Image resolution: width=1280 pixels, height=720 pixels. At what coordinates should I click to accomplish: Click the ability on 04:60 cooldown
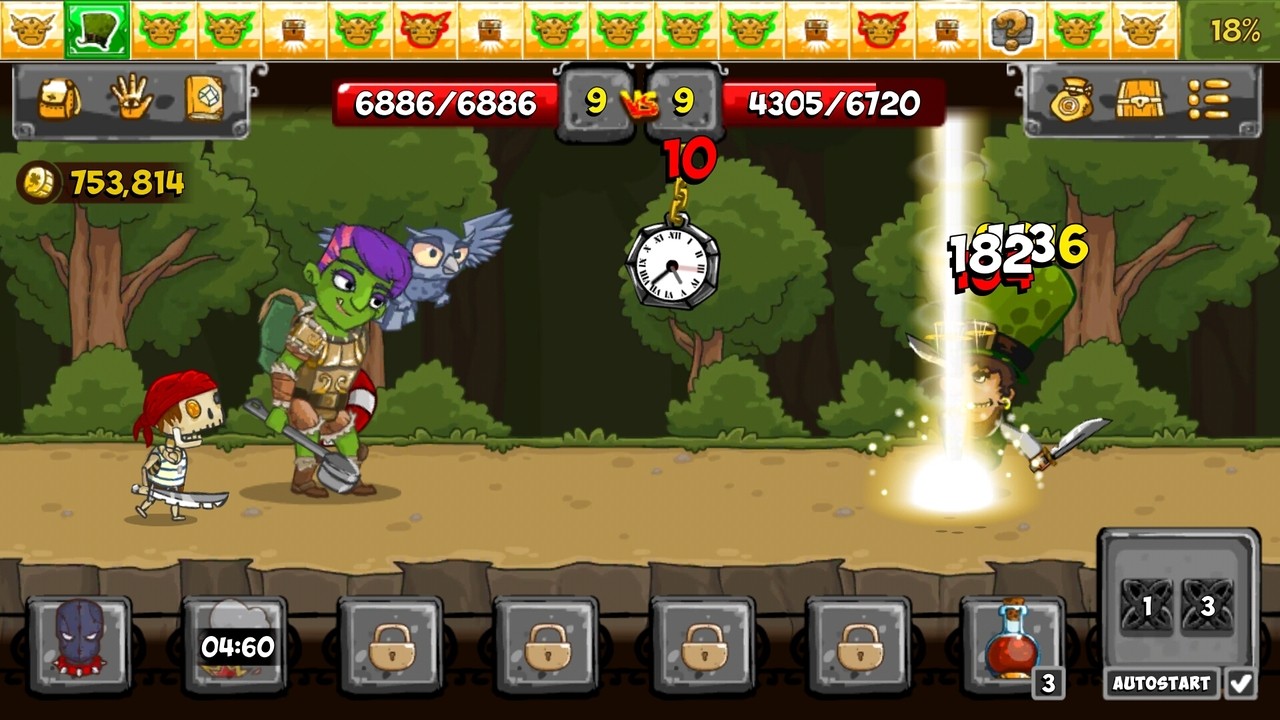point(230,645)
